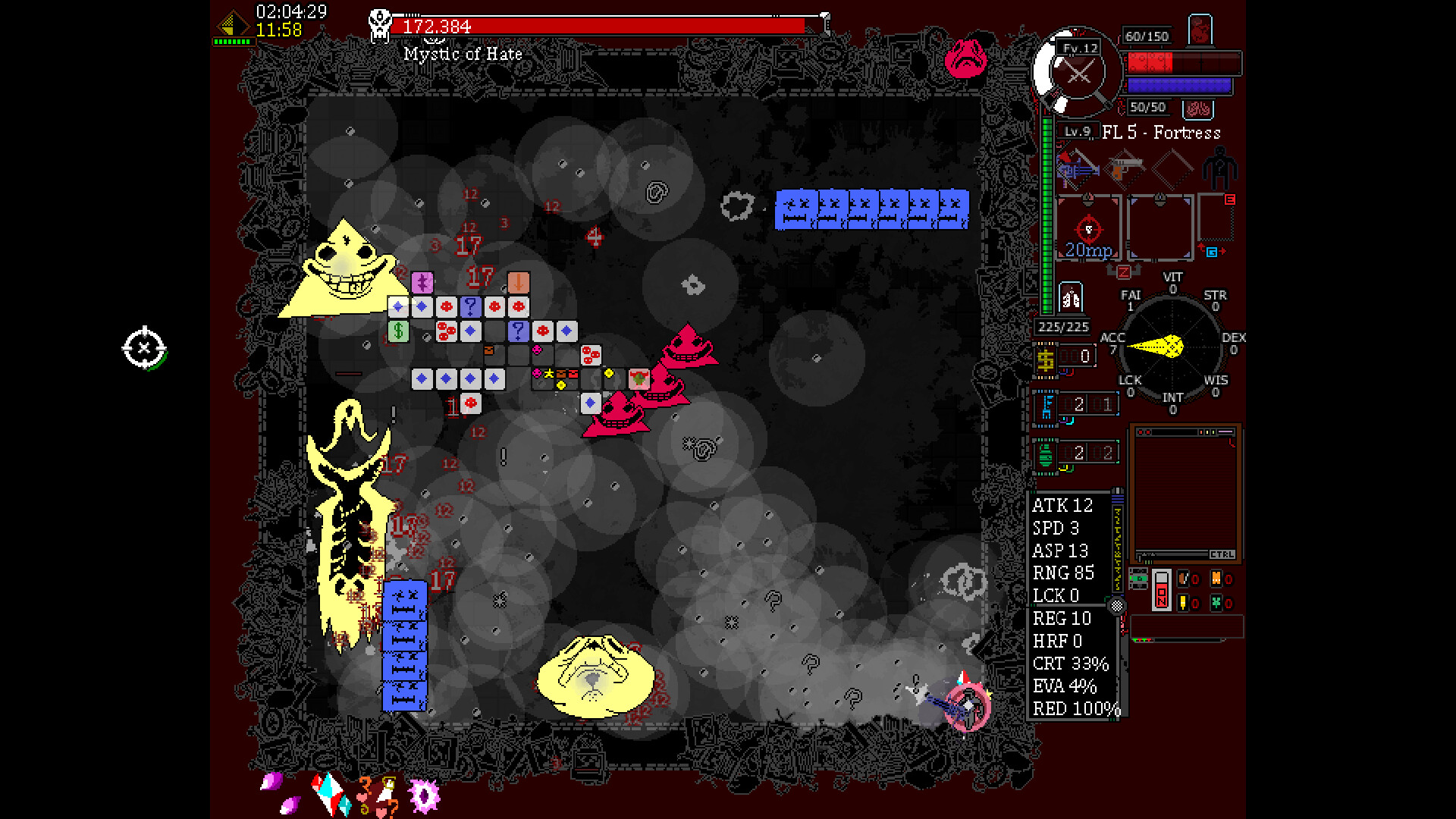Click the lungs stamina icon
This screenshot has width=1456, height=819.
1071,298
